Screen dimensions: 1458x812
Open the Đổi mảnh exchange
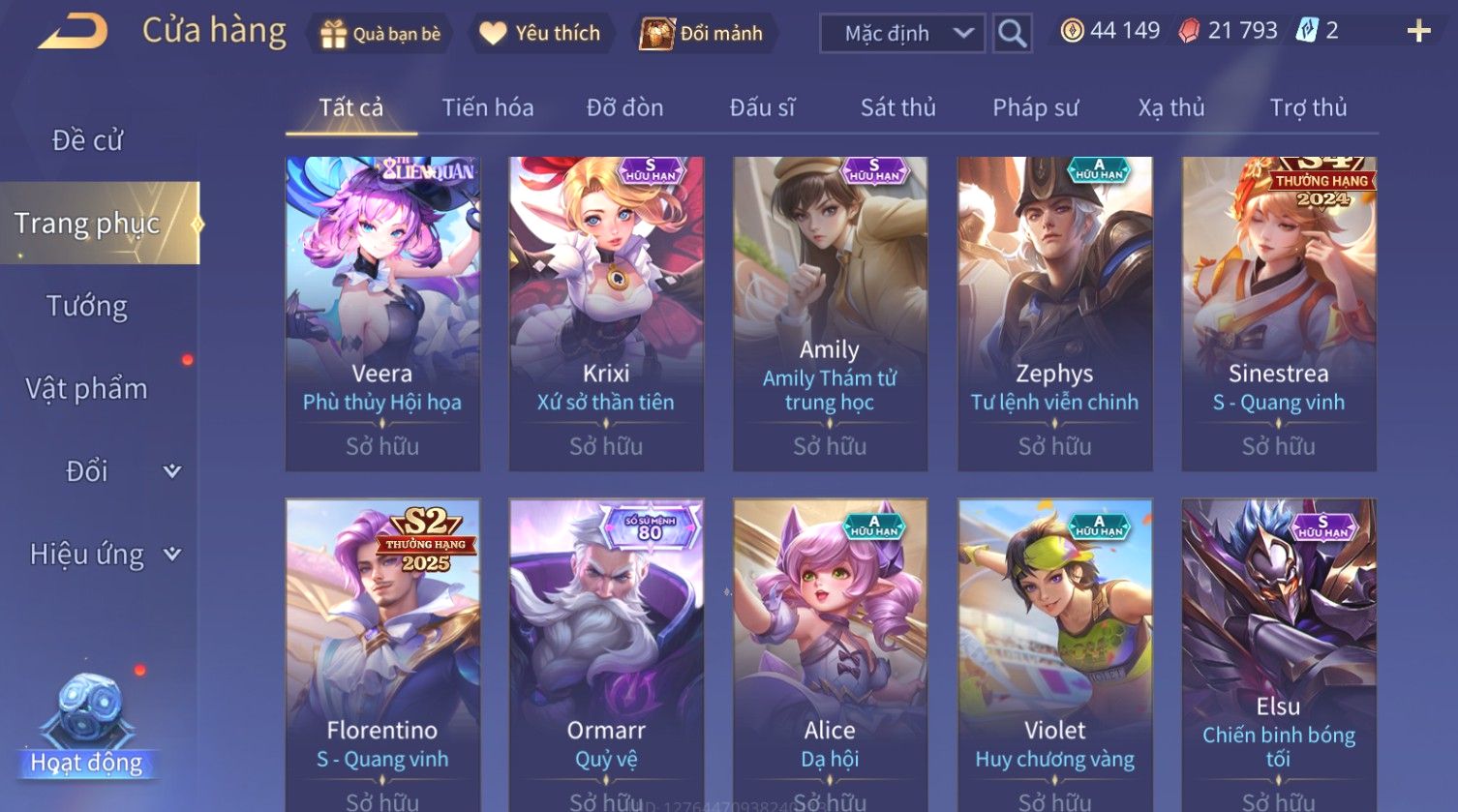tap(704, 34)
